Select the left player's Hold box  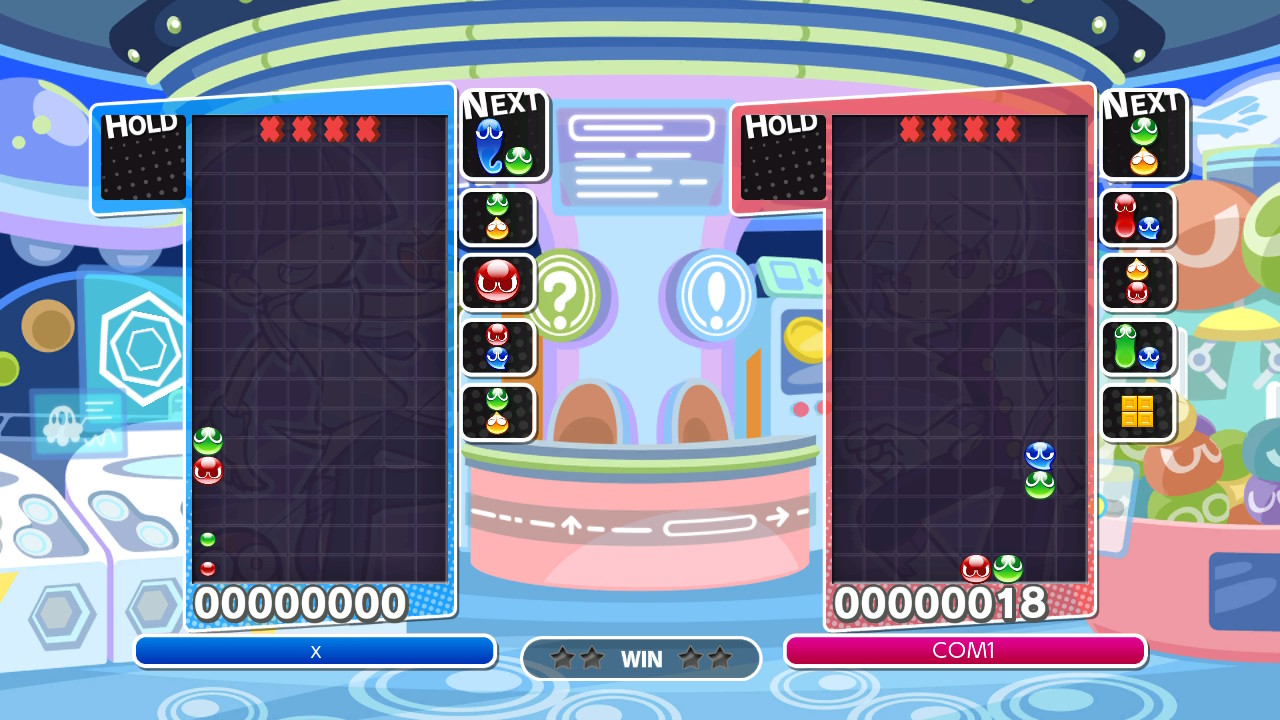(x=143, y=157)
